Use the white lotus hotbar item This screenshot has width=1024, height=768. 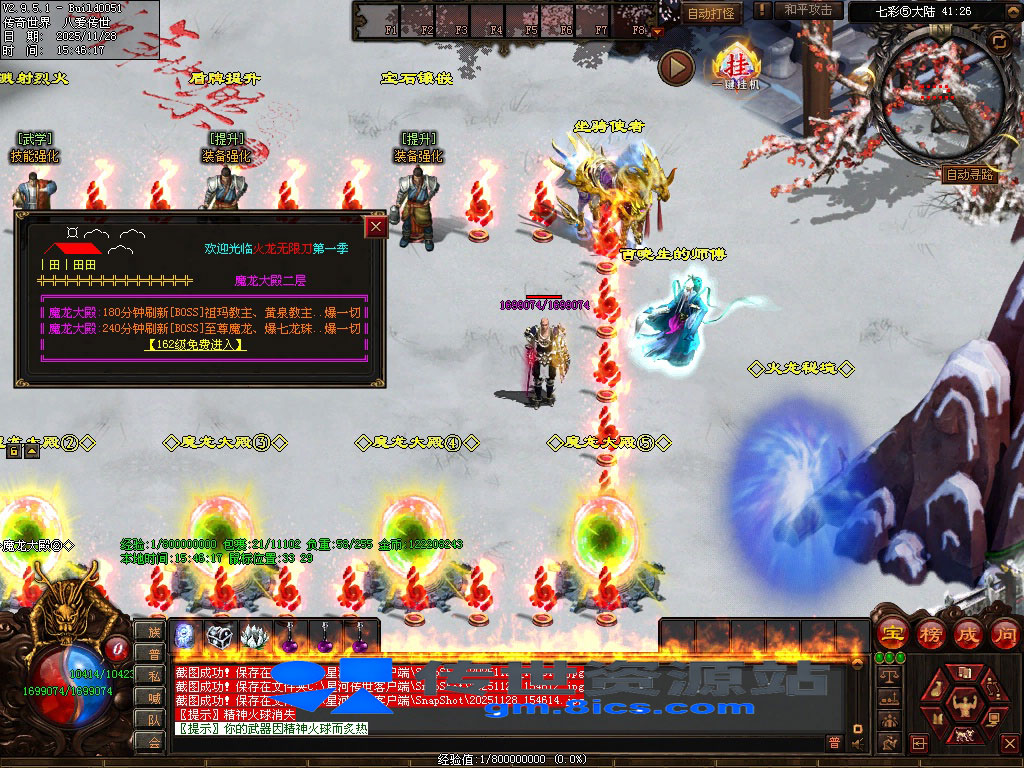tap(253, 635)
